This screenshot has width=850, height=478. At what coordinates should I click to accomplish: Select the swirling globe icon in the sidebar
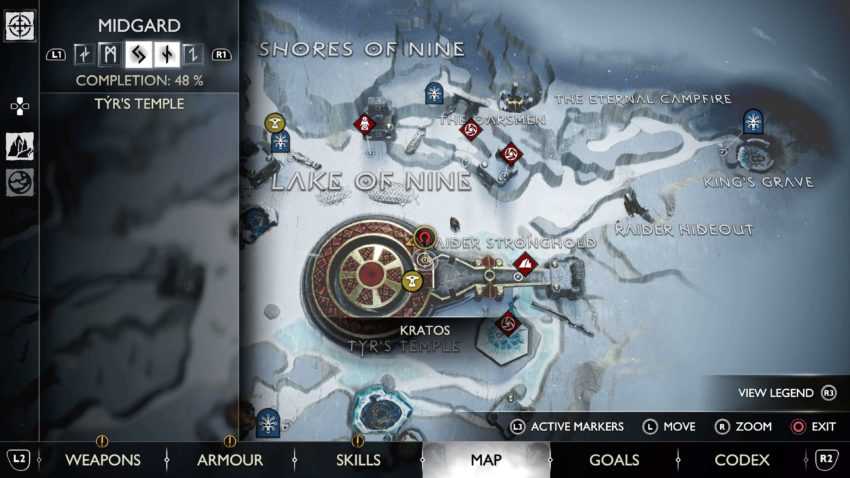click(x=20, y=181)
